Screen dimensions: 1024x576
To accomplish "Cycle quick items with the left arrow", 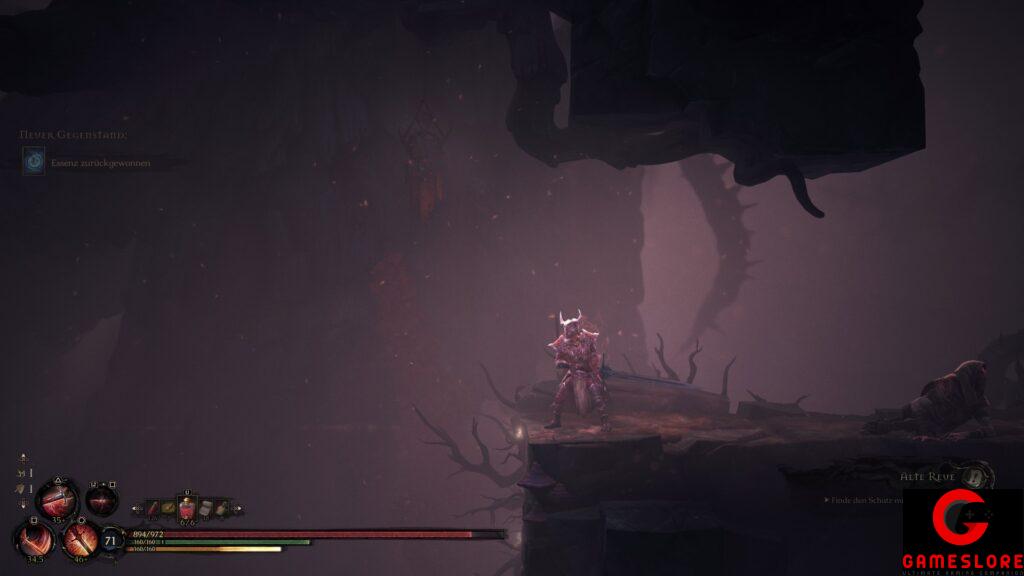I will pyautogui.click(x=138, y=509).
